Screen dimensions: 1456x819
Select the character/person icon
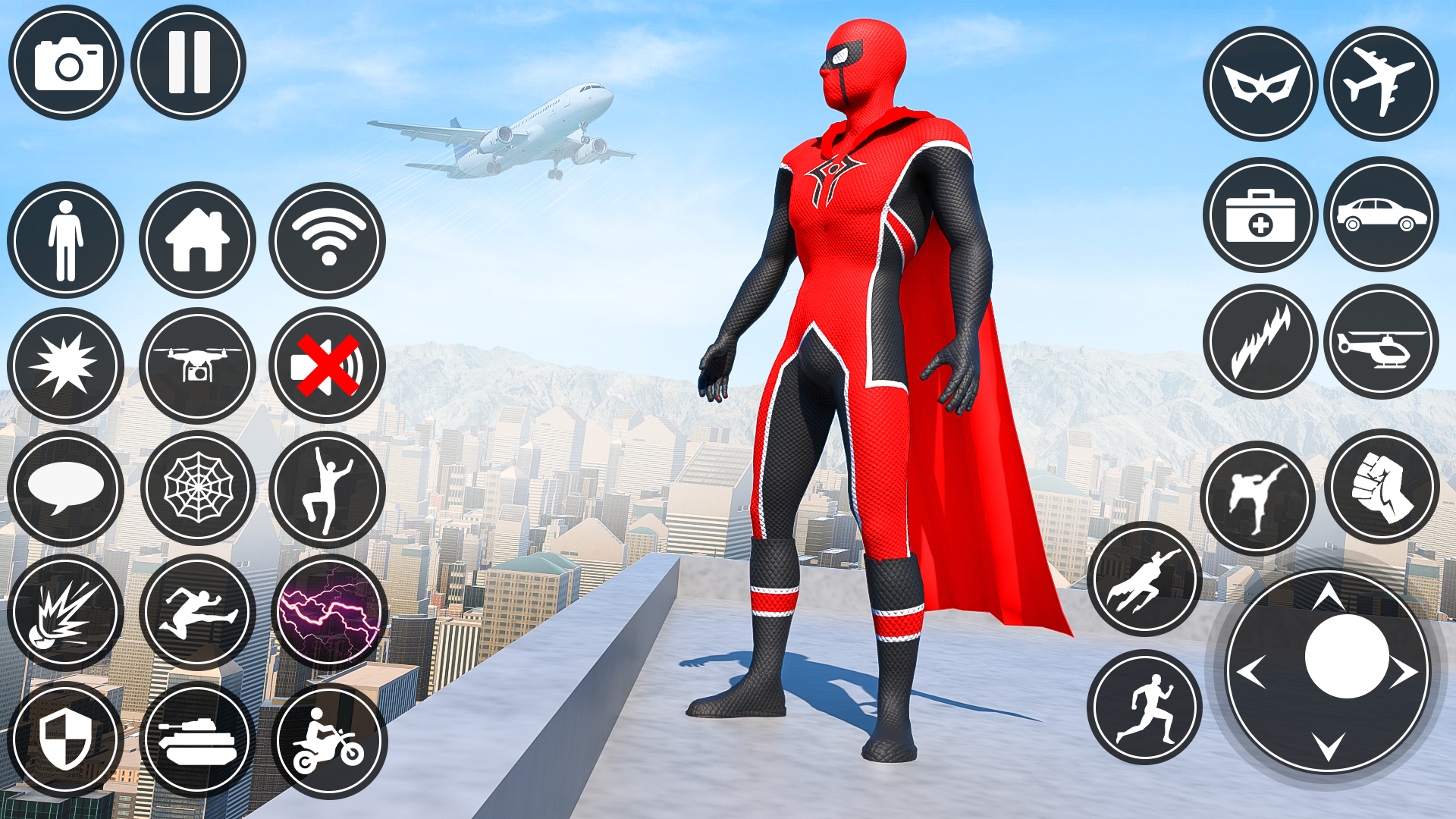click(x=67, y=241)
